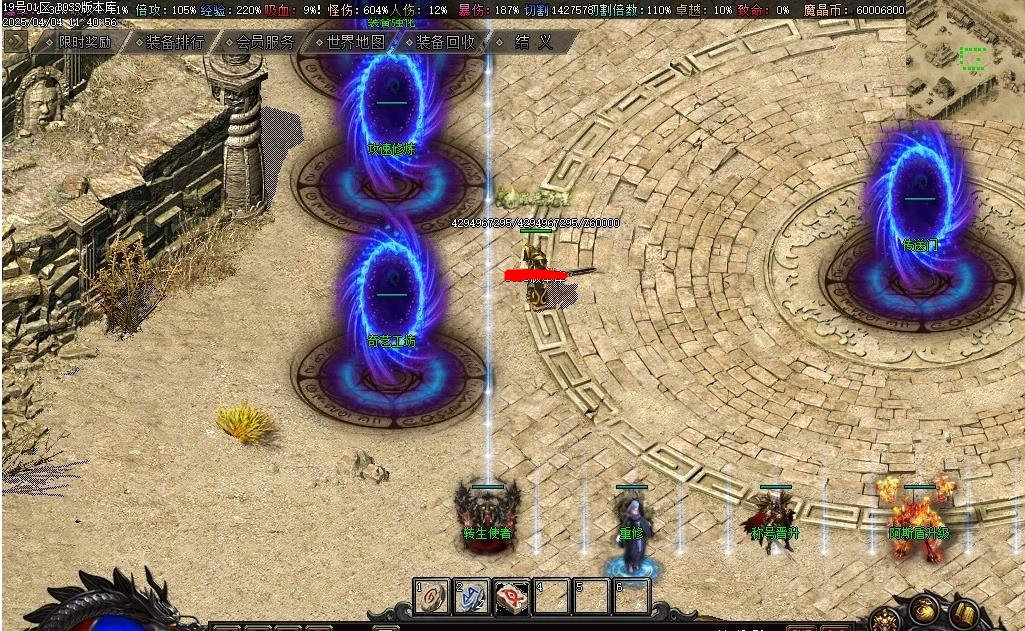This screenshot has width=1025, height=631.
Task: Click the minimap in the corner
Action: pyautogui.click(x=965, y=58)
